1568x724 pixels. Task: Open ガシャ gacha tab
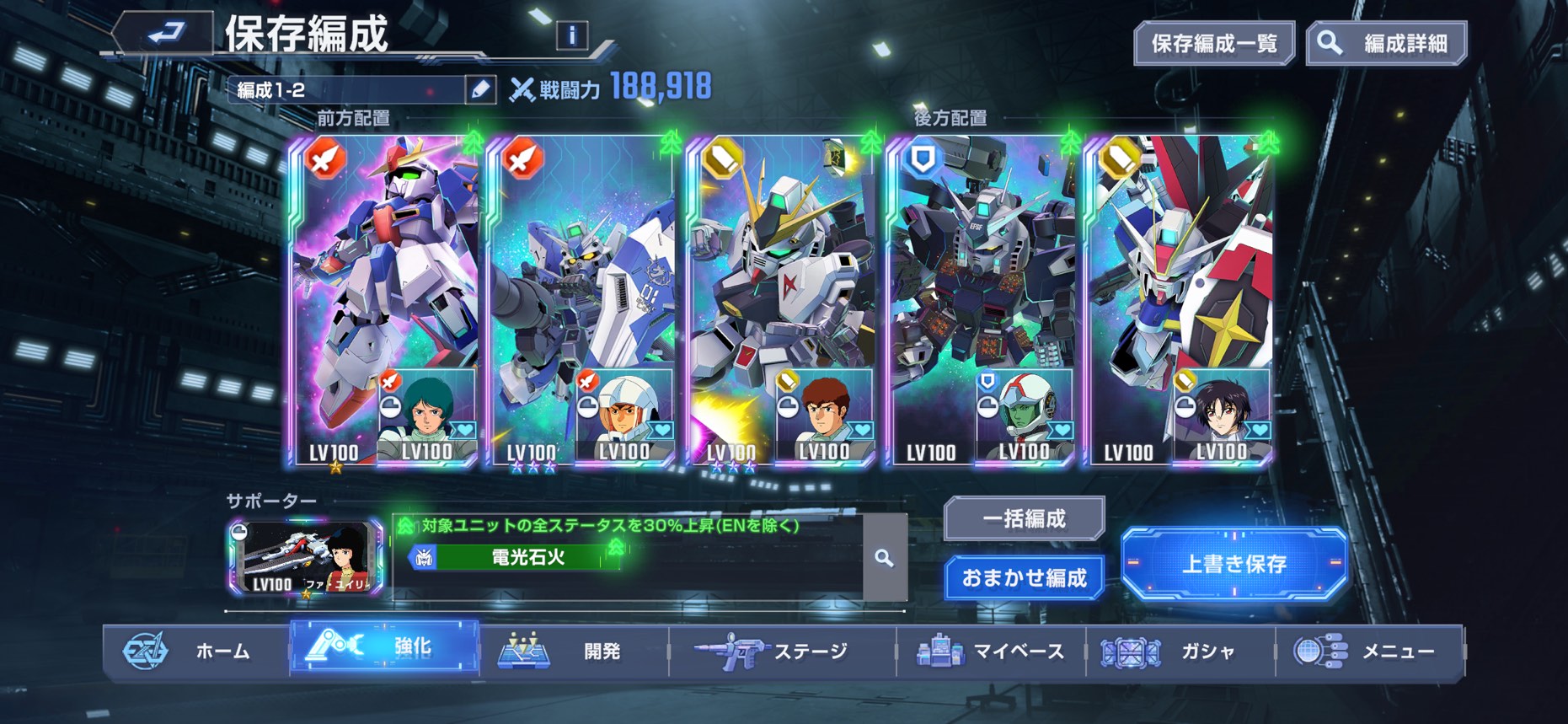point(1180,651)
